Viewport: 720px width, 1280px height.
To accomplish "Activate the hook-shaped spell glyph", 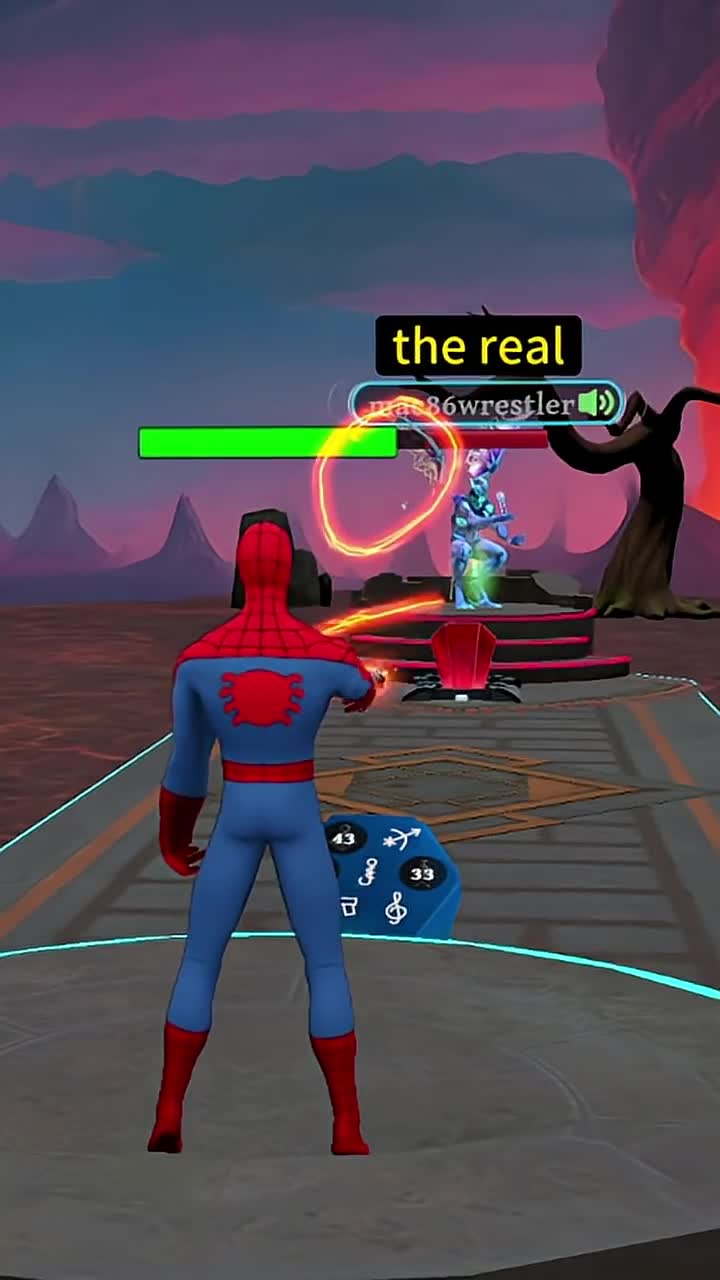I will click(369, 870).
